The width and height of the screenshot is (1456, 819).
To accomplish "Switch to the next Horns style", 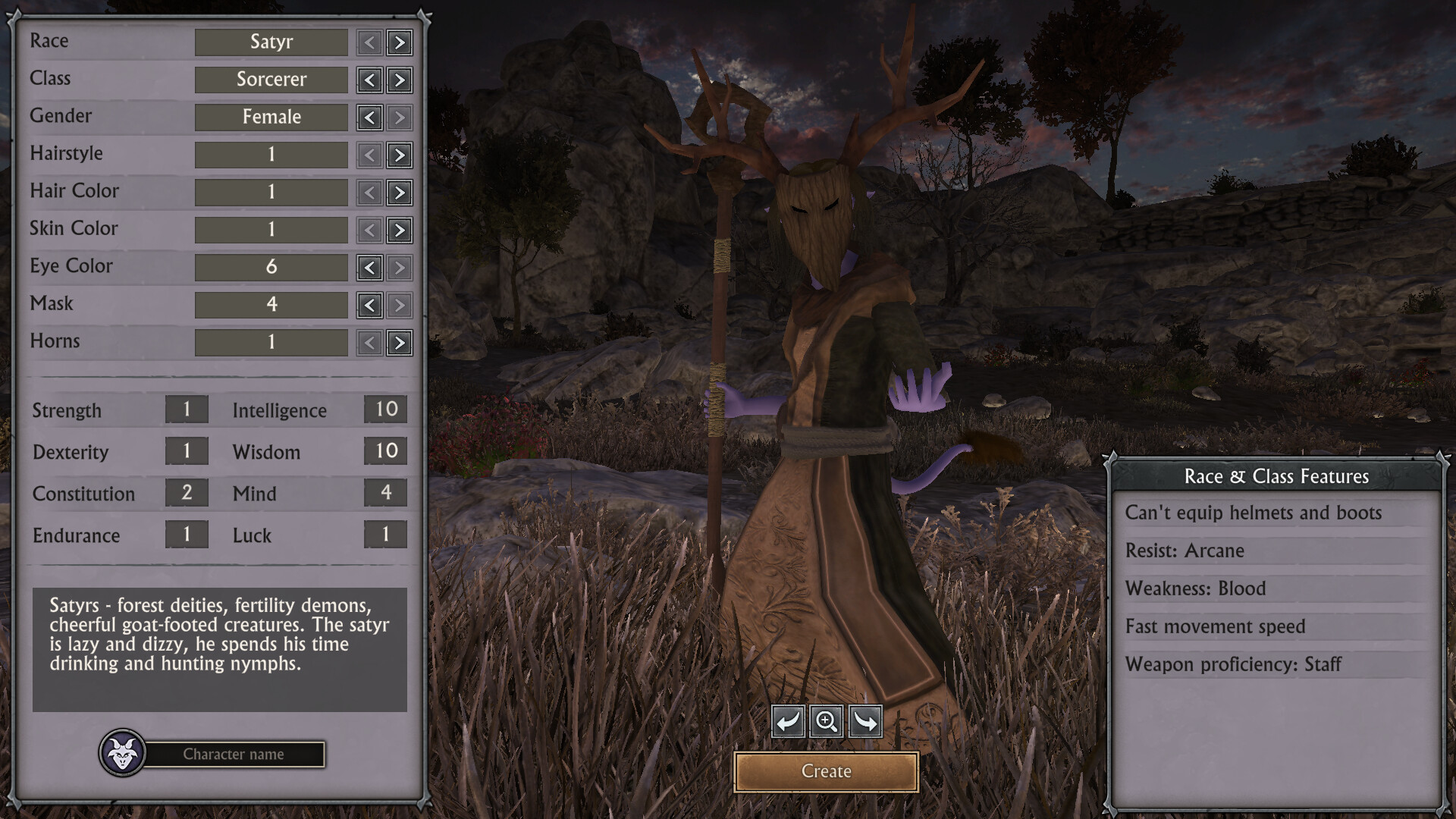I will [400, 343].
